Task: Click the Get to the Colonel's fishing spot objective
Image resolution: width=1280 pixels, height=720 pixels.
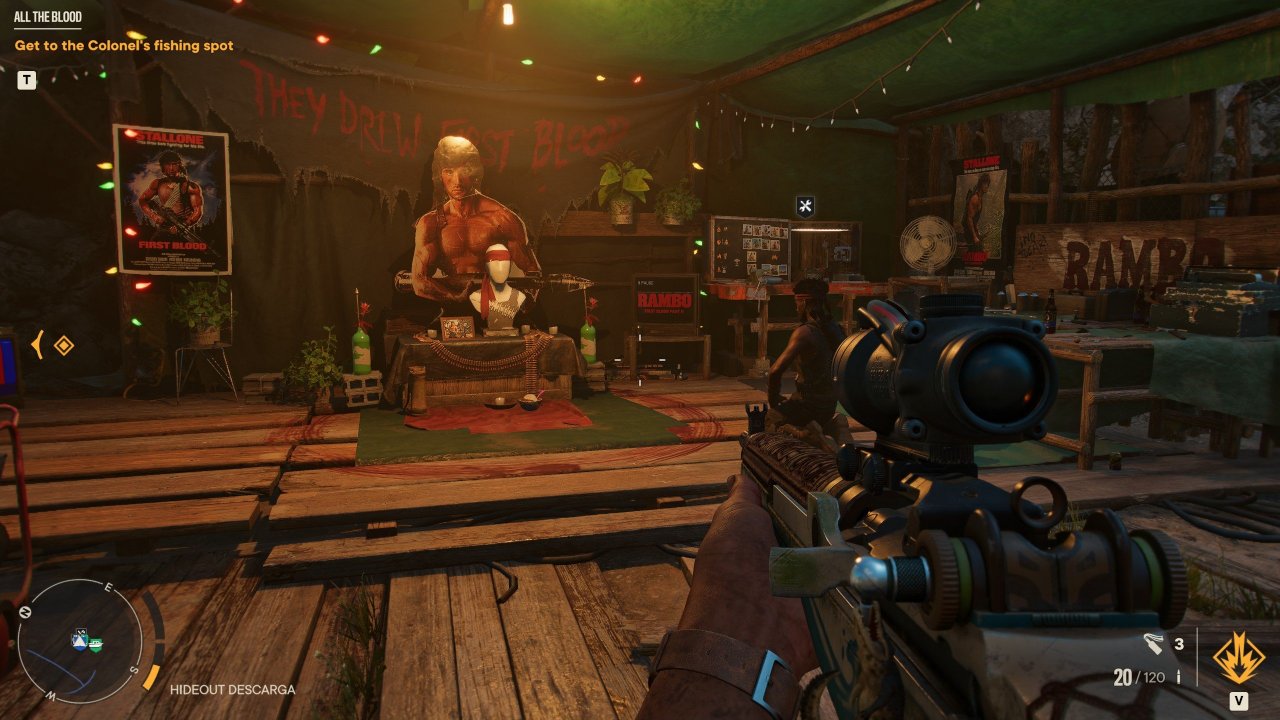Action: click(x=122, y=45)
